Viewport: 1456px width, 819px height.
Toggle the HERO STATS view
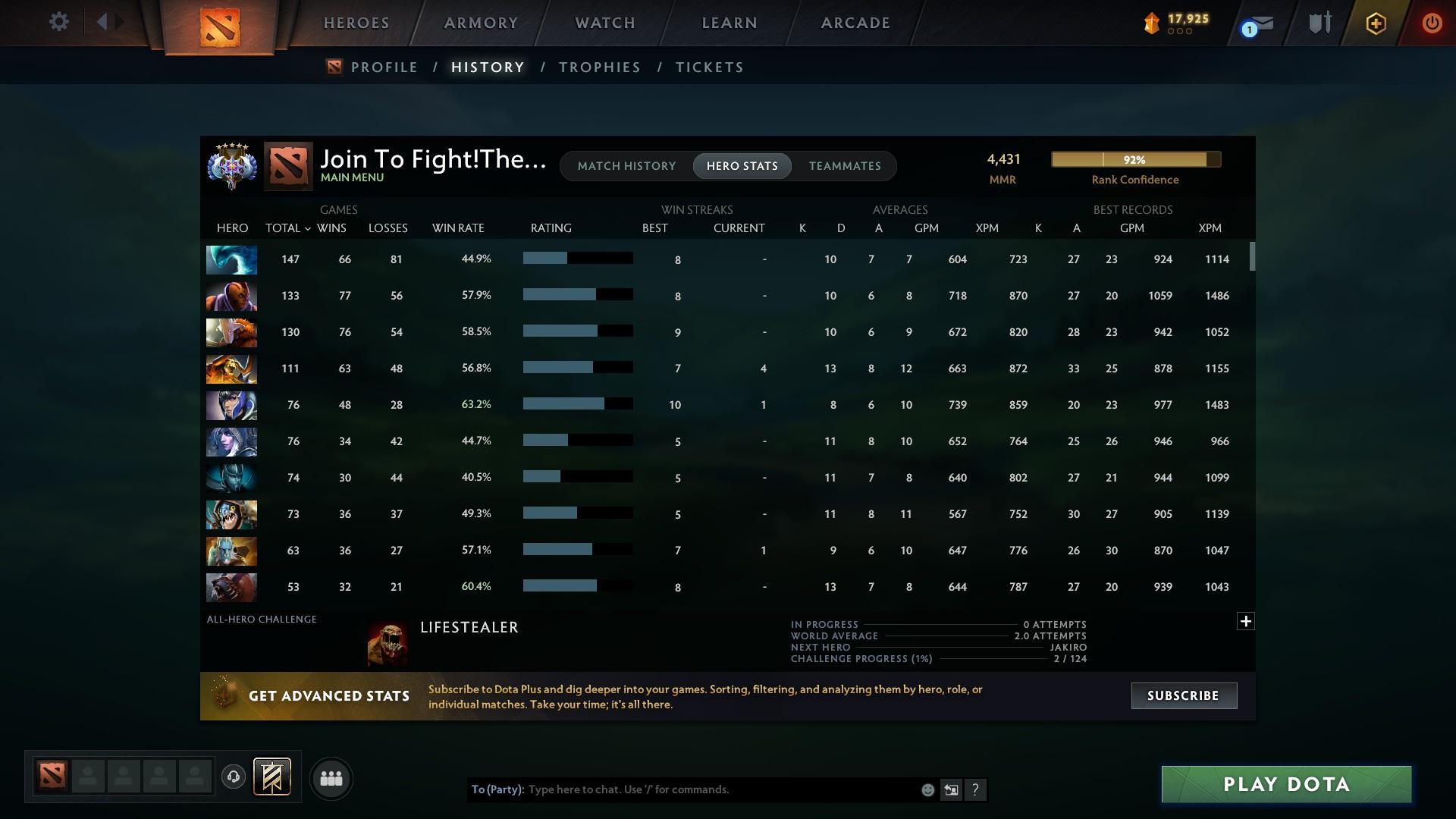point(742,165)
